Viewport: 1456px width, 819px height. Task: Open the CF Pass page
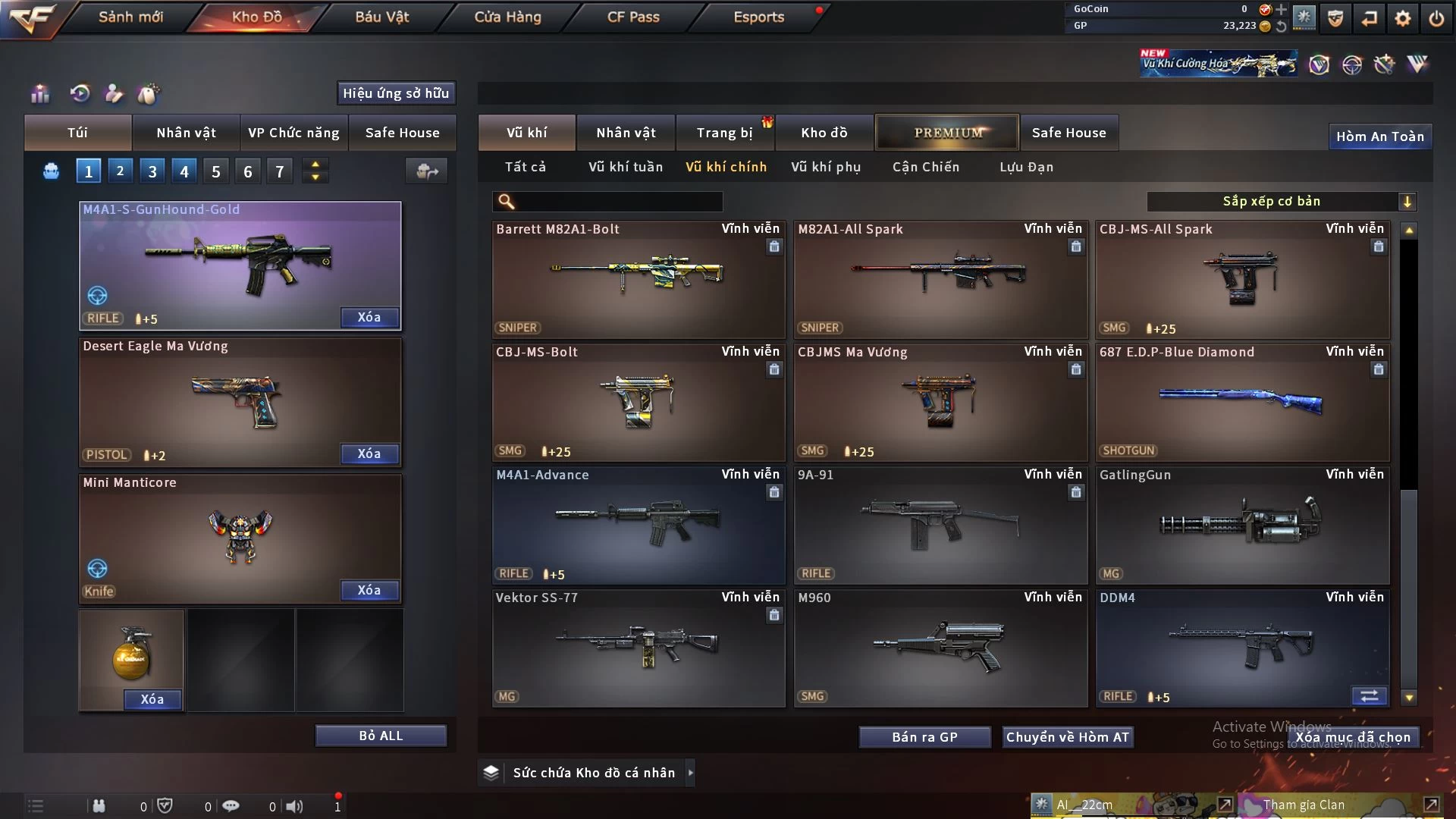tap(633, 17)
